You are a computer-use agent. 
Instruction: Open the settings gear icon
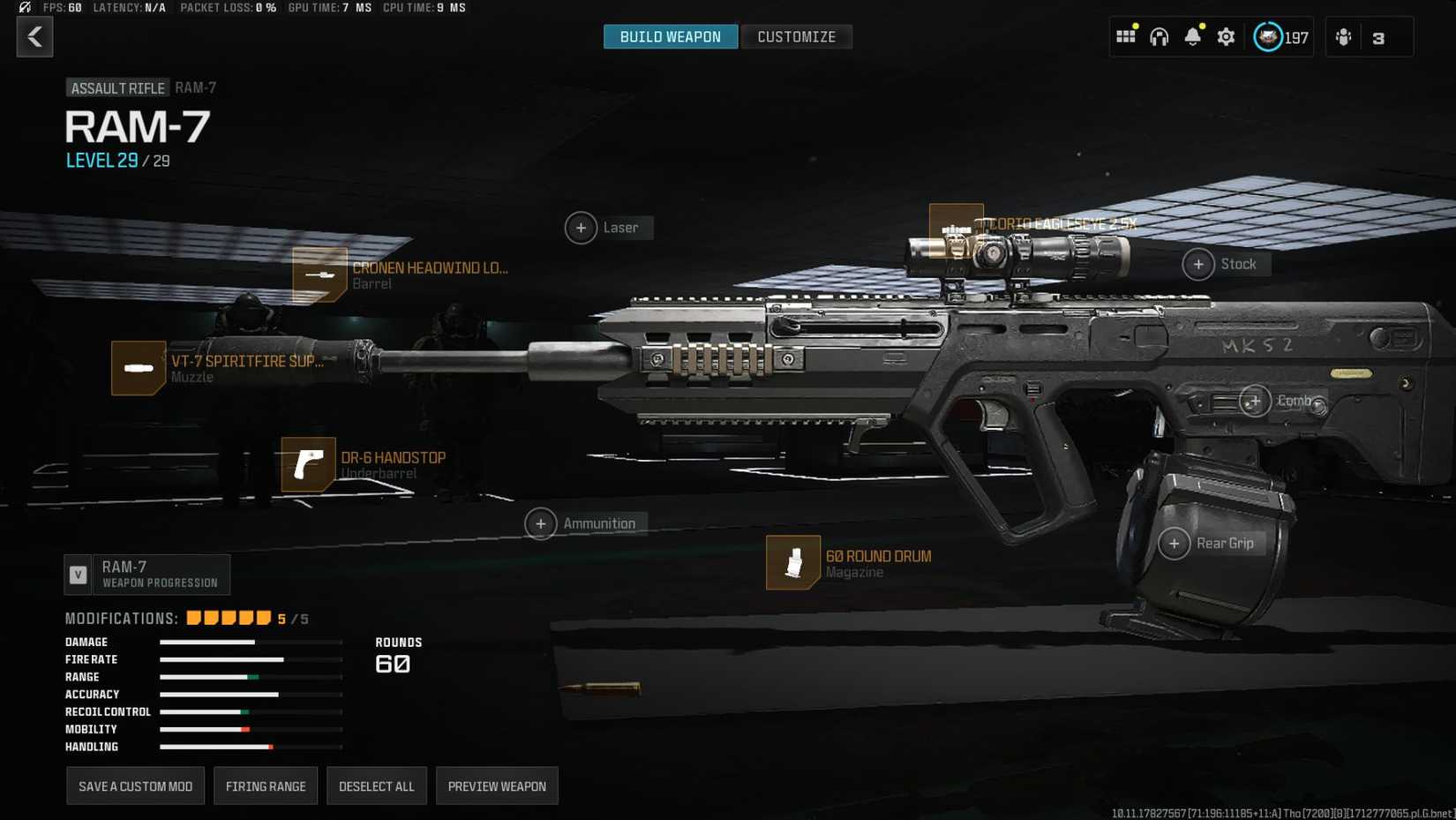pos(1226,37)
